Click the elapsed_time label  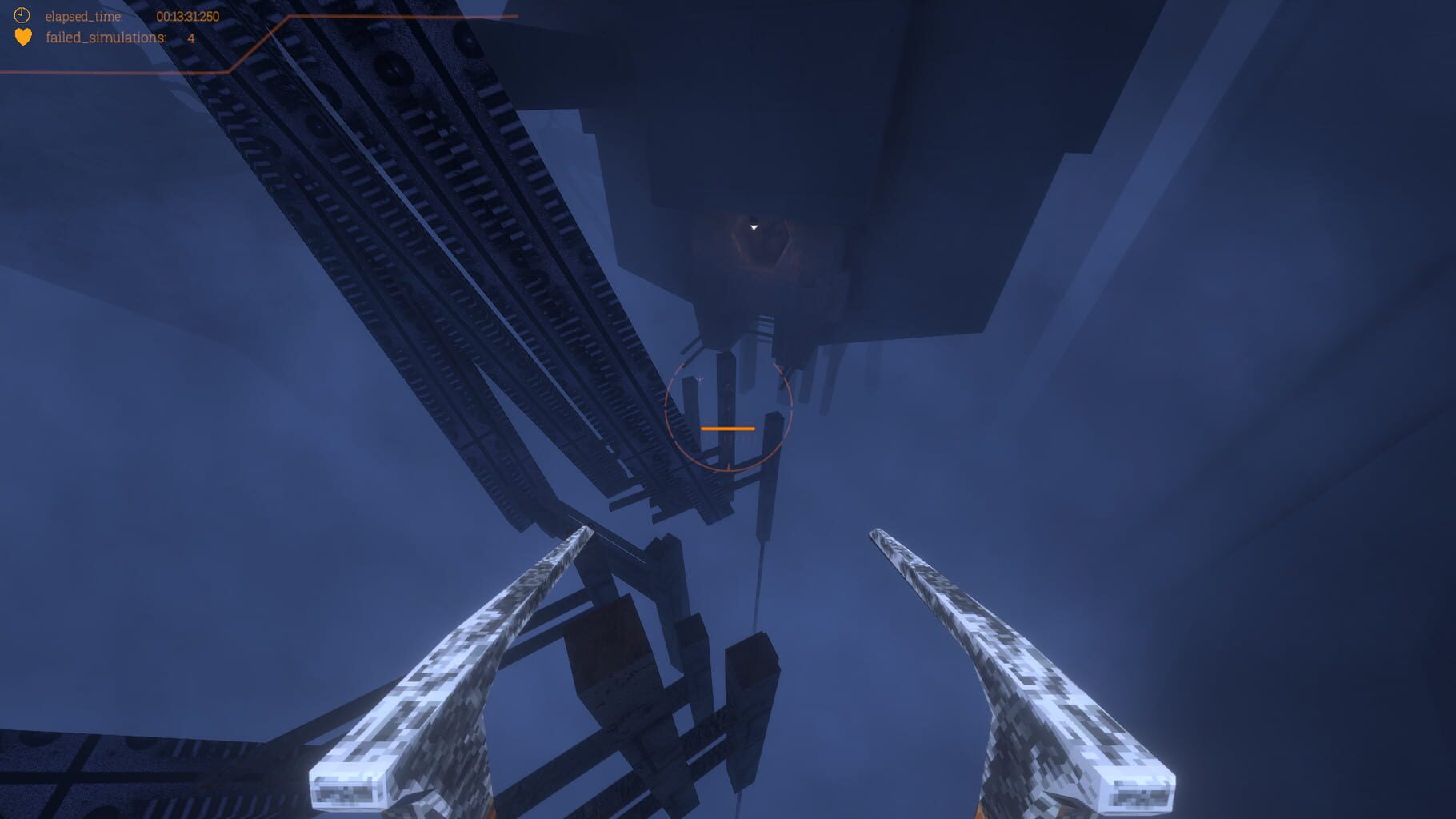[x=83, y=15]
